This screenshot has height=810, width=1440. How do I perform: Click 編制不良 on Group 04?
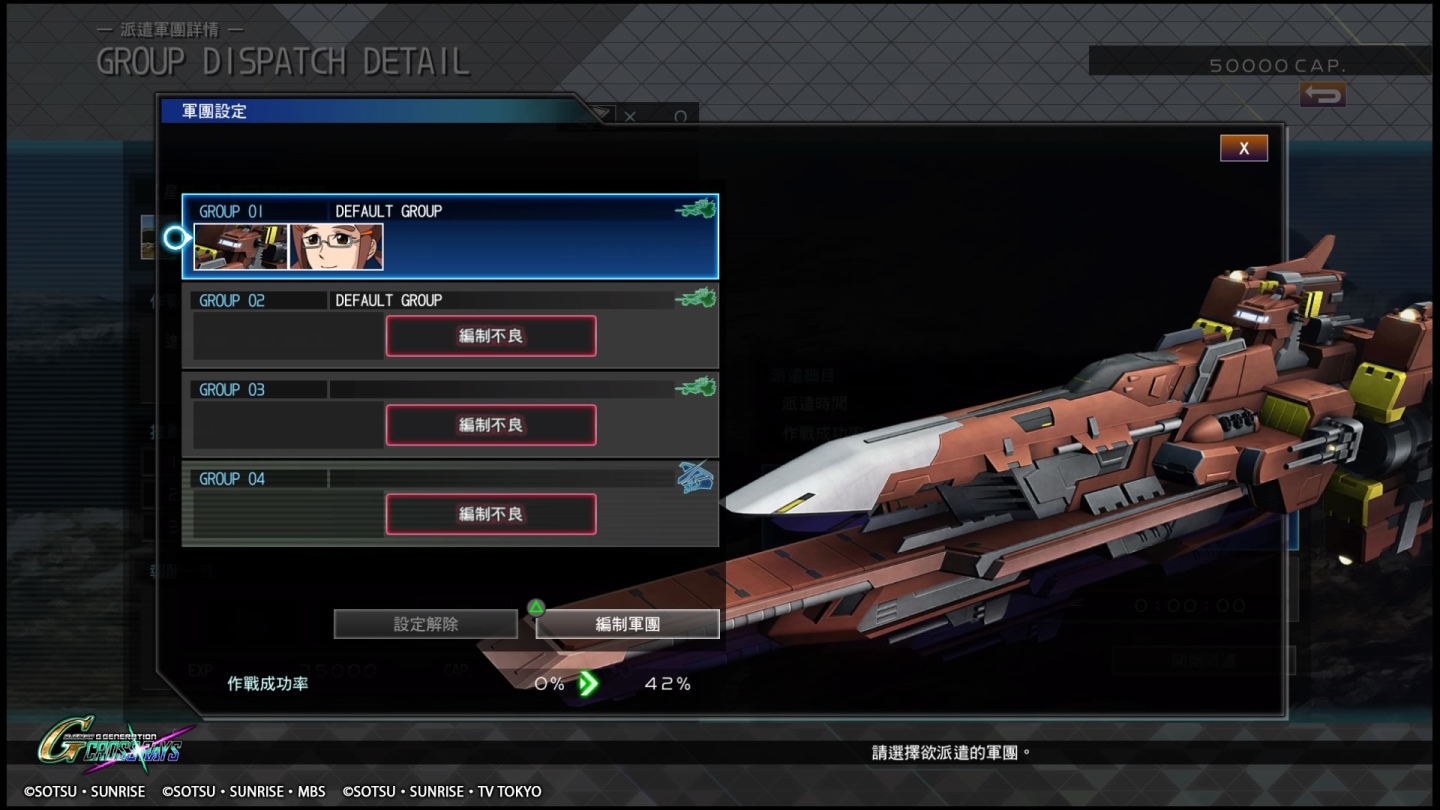pos(490,514)
